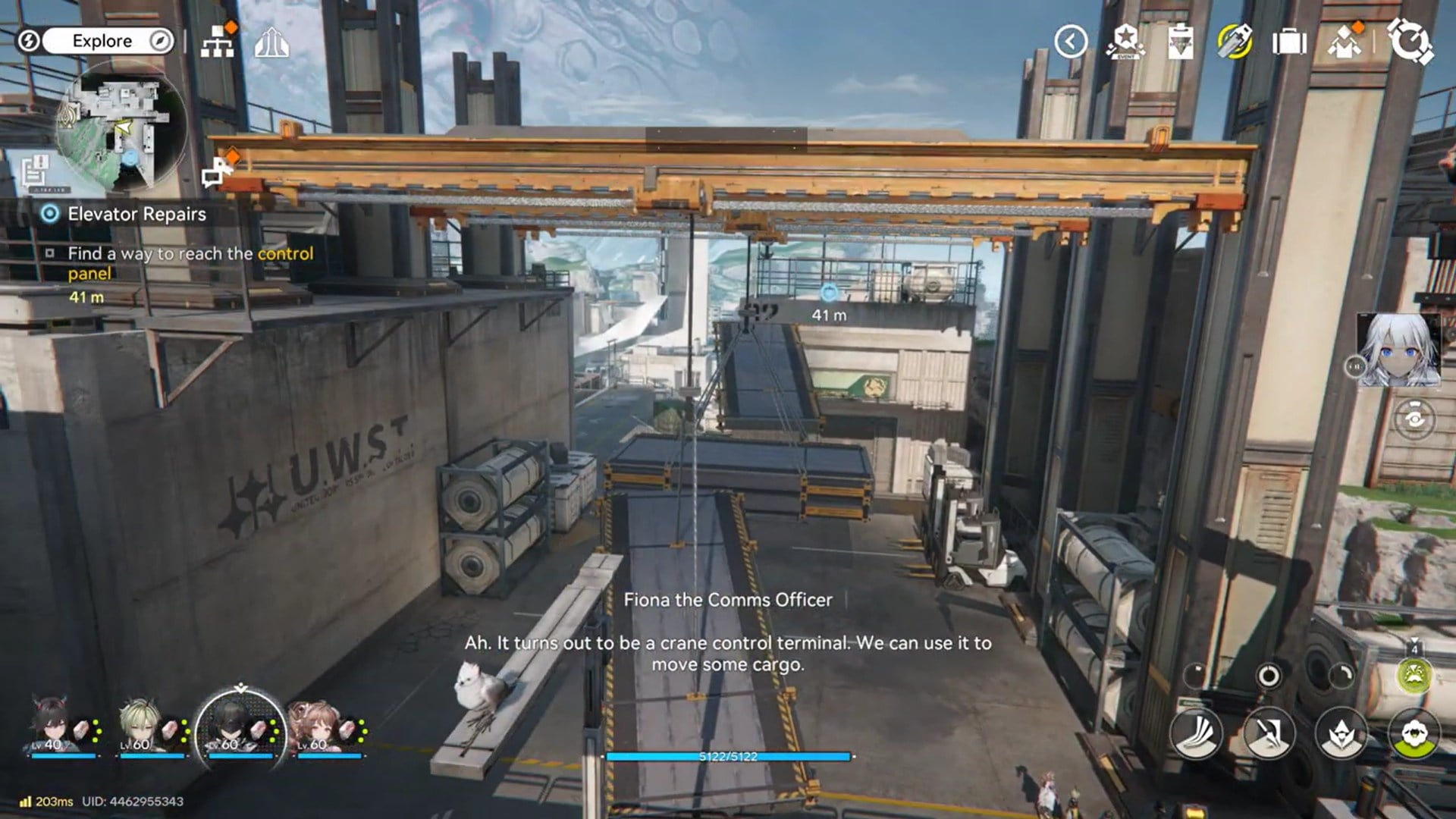Open the briefcase inventory icon
The image size is (1456, 819).
point(1289,42)
